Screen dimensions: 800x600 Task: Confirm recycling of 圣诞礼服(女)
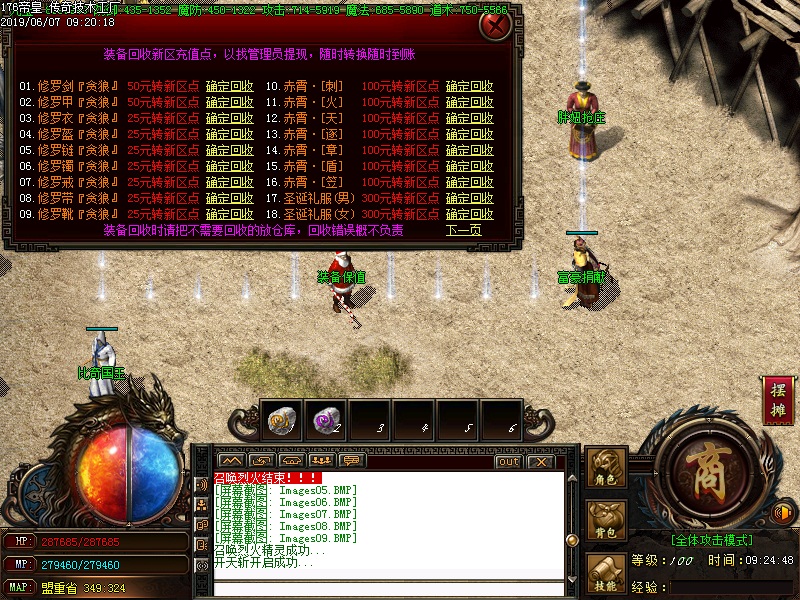coord(470,214)
